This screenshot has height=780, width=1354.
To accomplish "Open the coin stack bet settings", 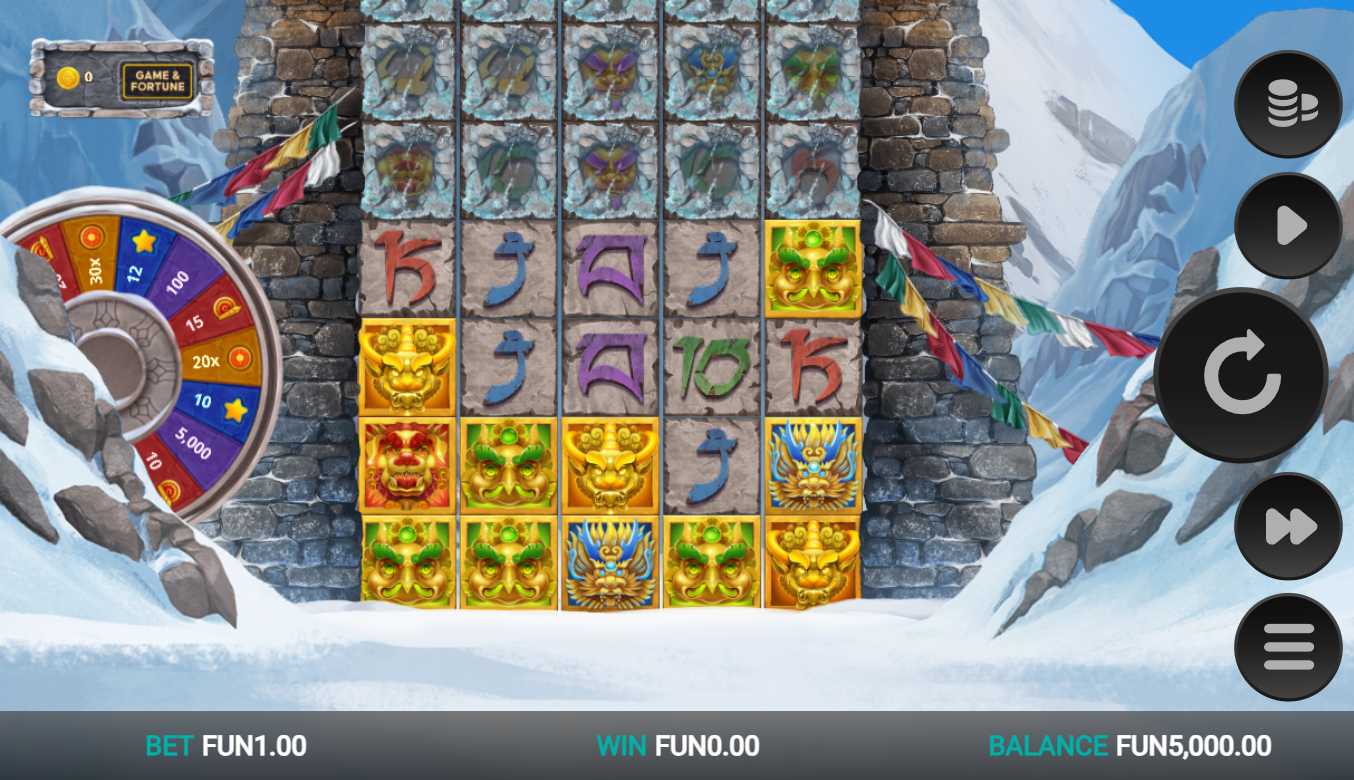I will click(1288, 104).
